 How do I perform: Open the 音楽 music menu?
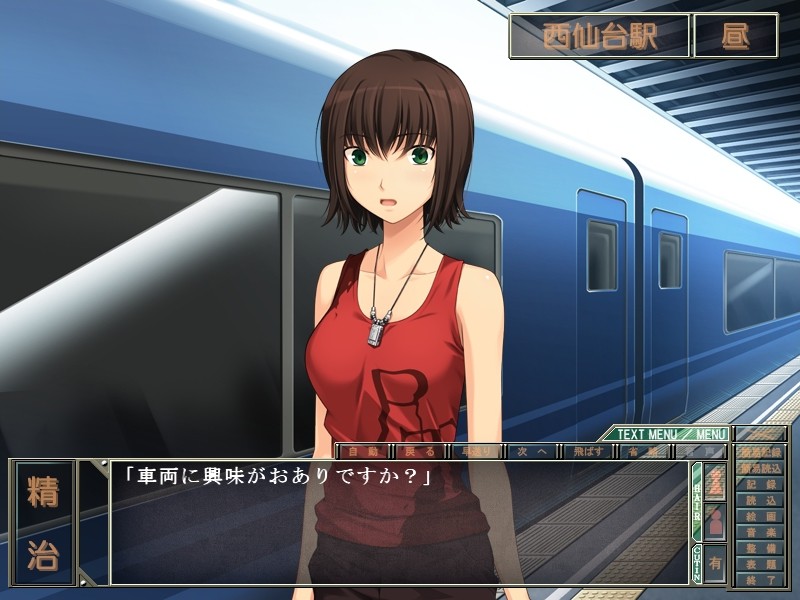click(x=761, y=531)
